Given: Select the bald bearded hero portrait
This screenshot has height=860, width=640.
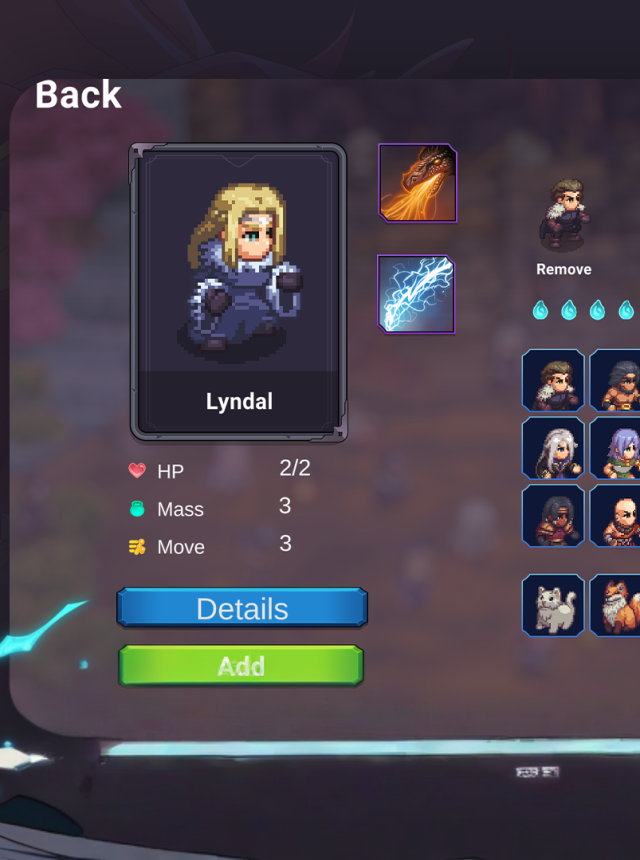Looking at the screenshot, I should [x=616, y=516].
